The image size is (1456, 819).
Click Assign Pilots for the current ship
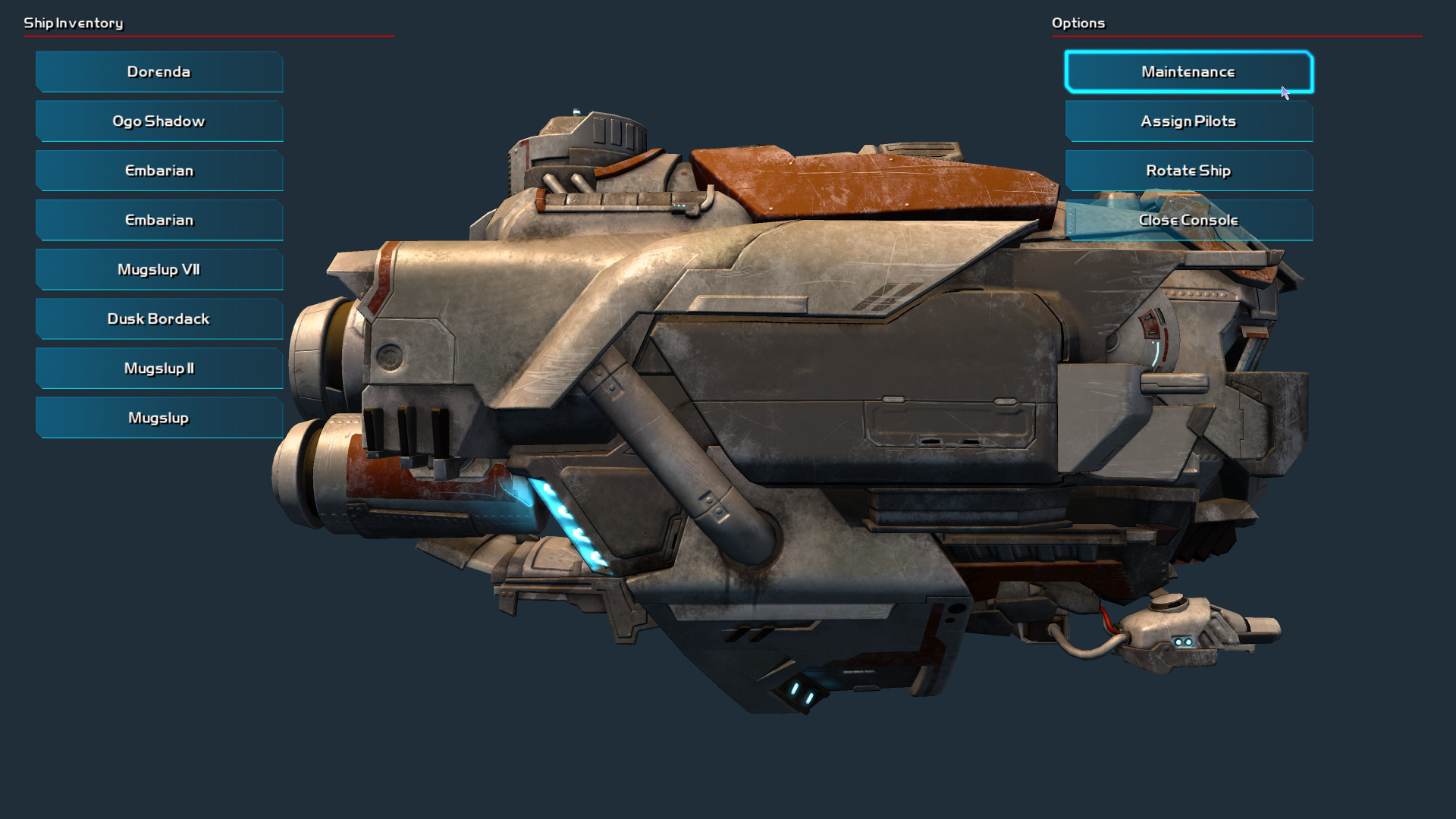(1188, 121)
